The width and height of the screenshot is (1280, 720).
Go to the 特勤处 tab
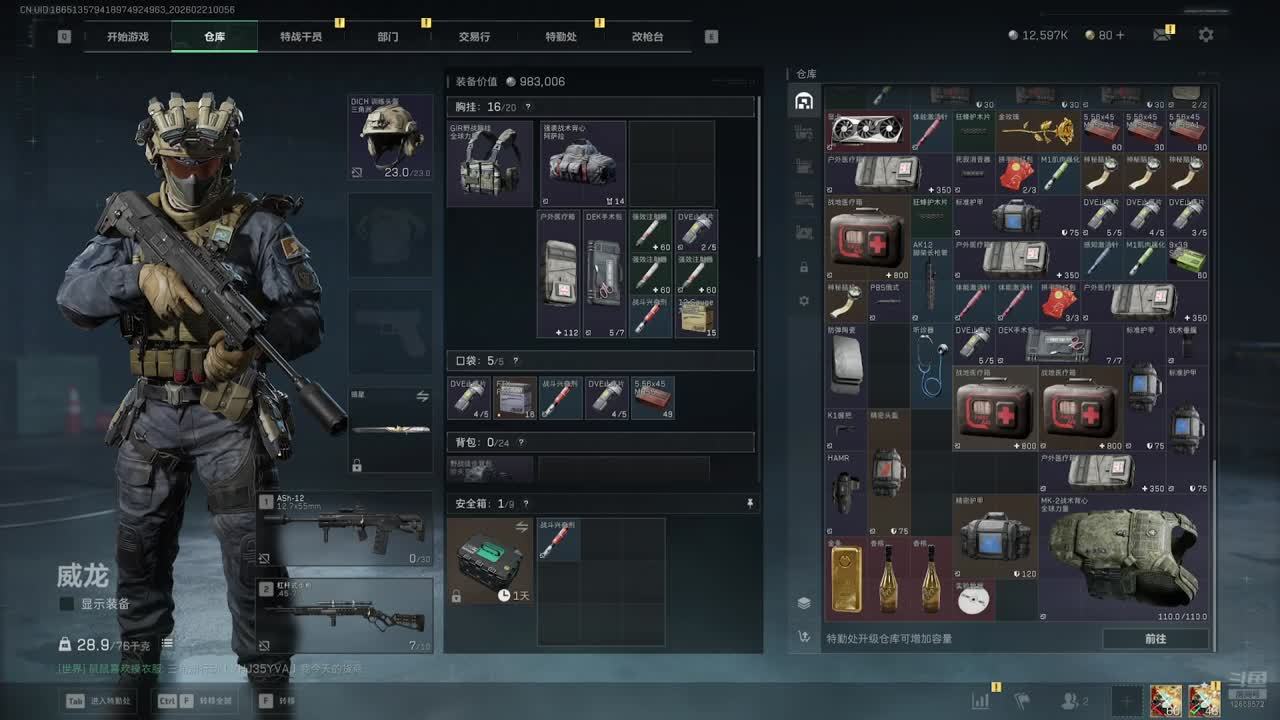coord(561,37)
